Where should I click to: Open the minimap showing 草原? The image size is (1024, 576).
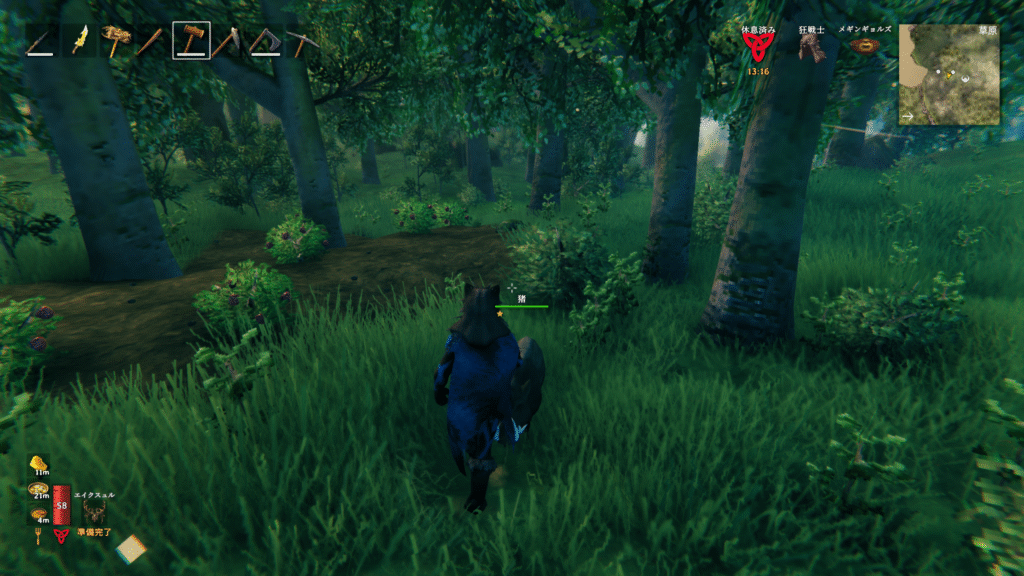click(x=949, y=75)
